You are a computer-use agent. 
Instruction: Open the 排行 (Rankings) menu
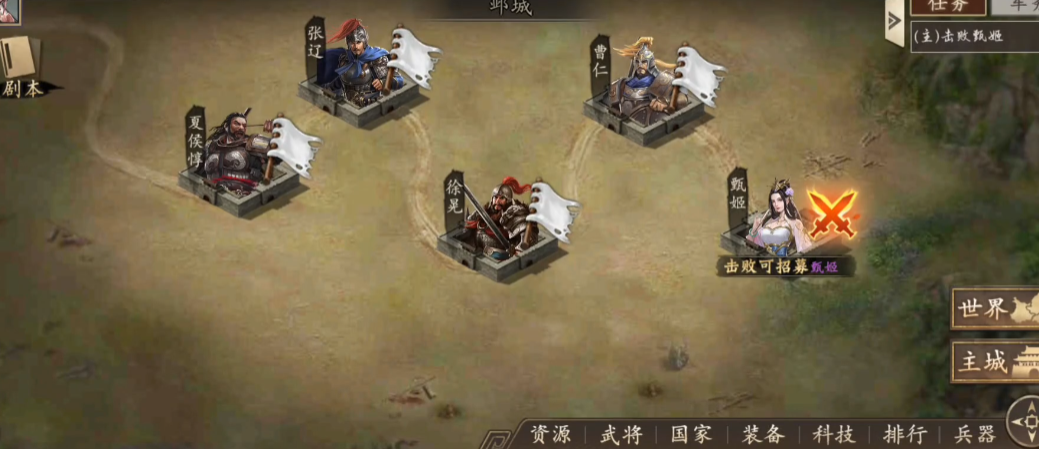pyautogui.click(x=904, y=434)
